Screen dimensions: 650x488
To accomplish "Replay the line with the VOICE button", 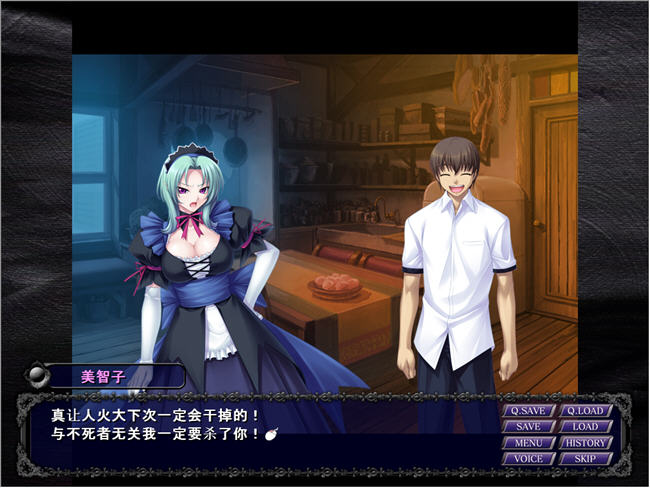I will coord(529,458).
